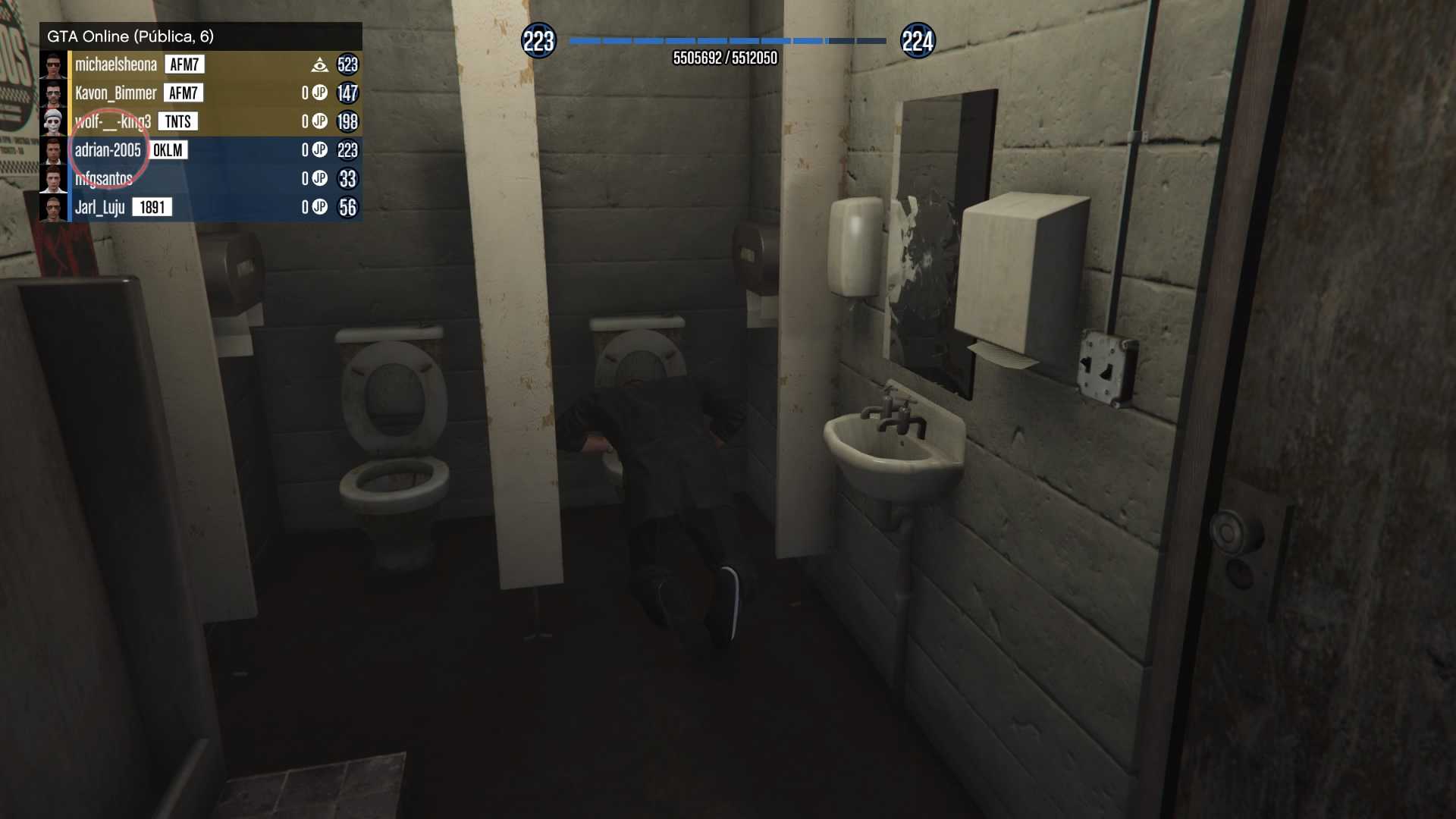The width and height of the screenshot is (1456, 819).
Task: Highlight adrian-2005 in the player list
Action: coord(108,150)
